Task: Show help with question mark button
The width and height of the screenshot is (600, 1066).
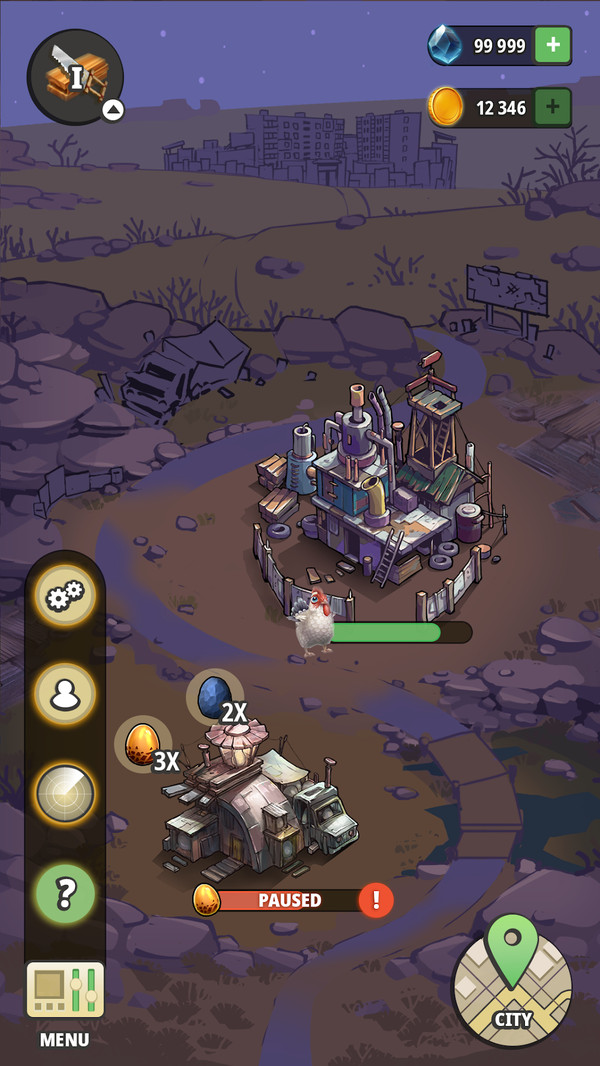Action: point(65,892)
